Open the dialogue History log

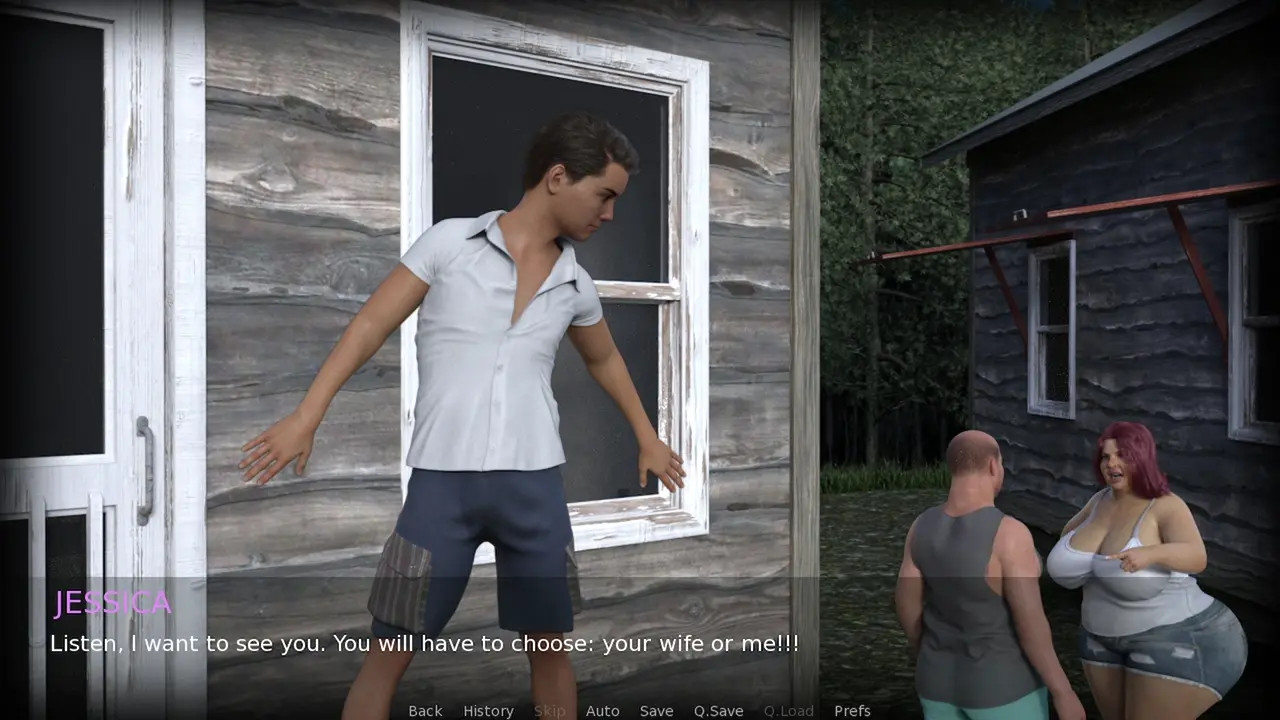click(x=488, y=711)
